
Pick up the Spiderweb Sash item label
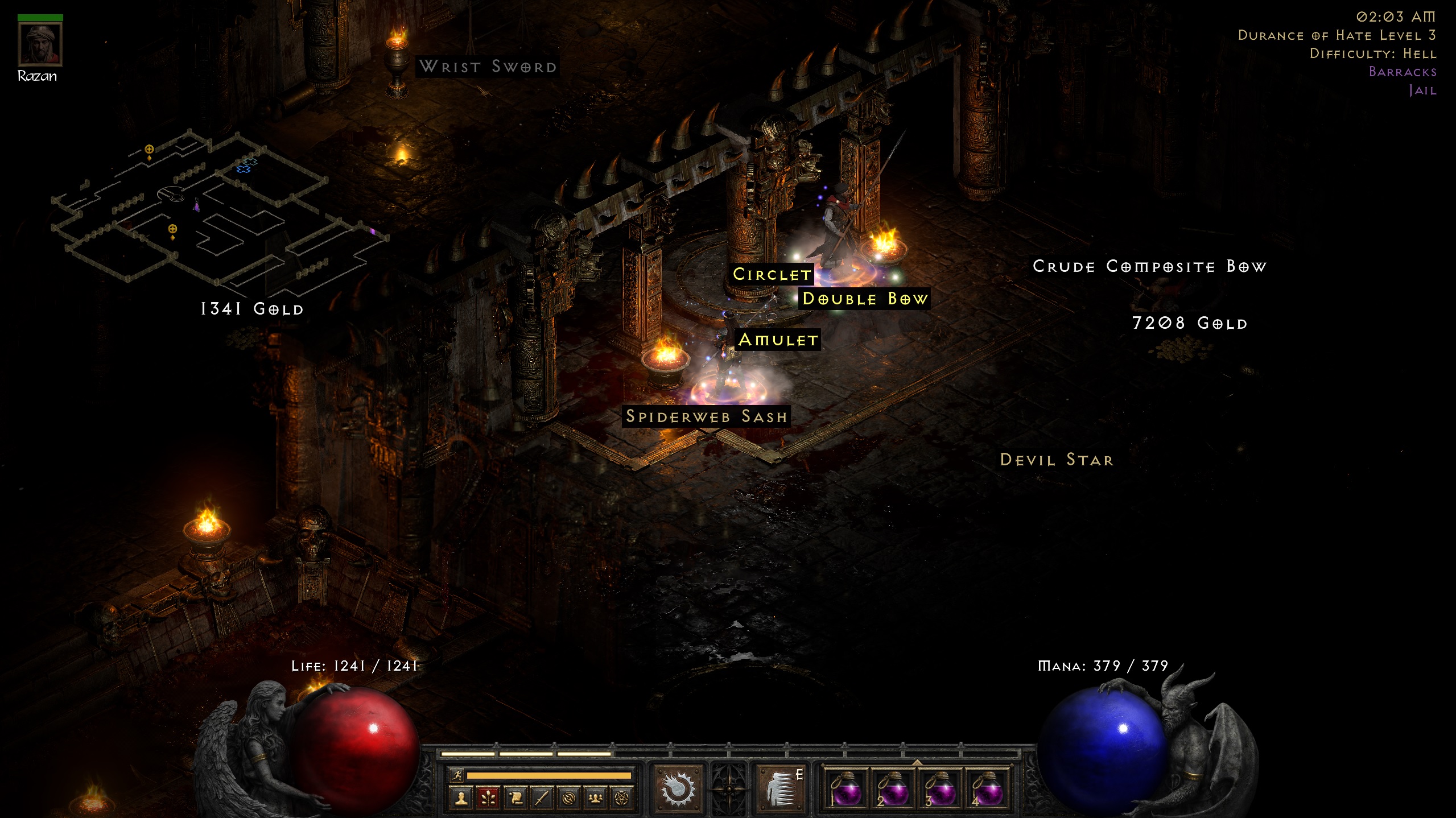pos(707,416)
